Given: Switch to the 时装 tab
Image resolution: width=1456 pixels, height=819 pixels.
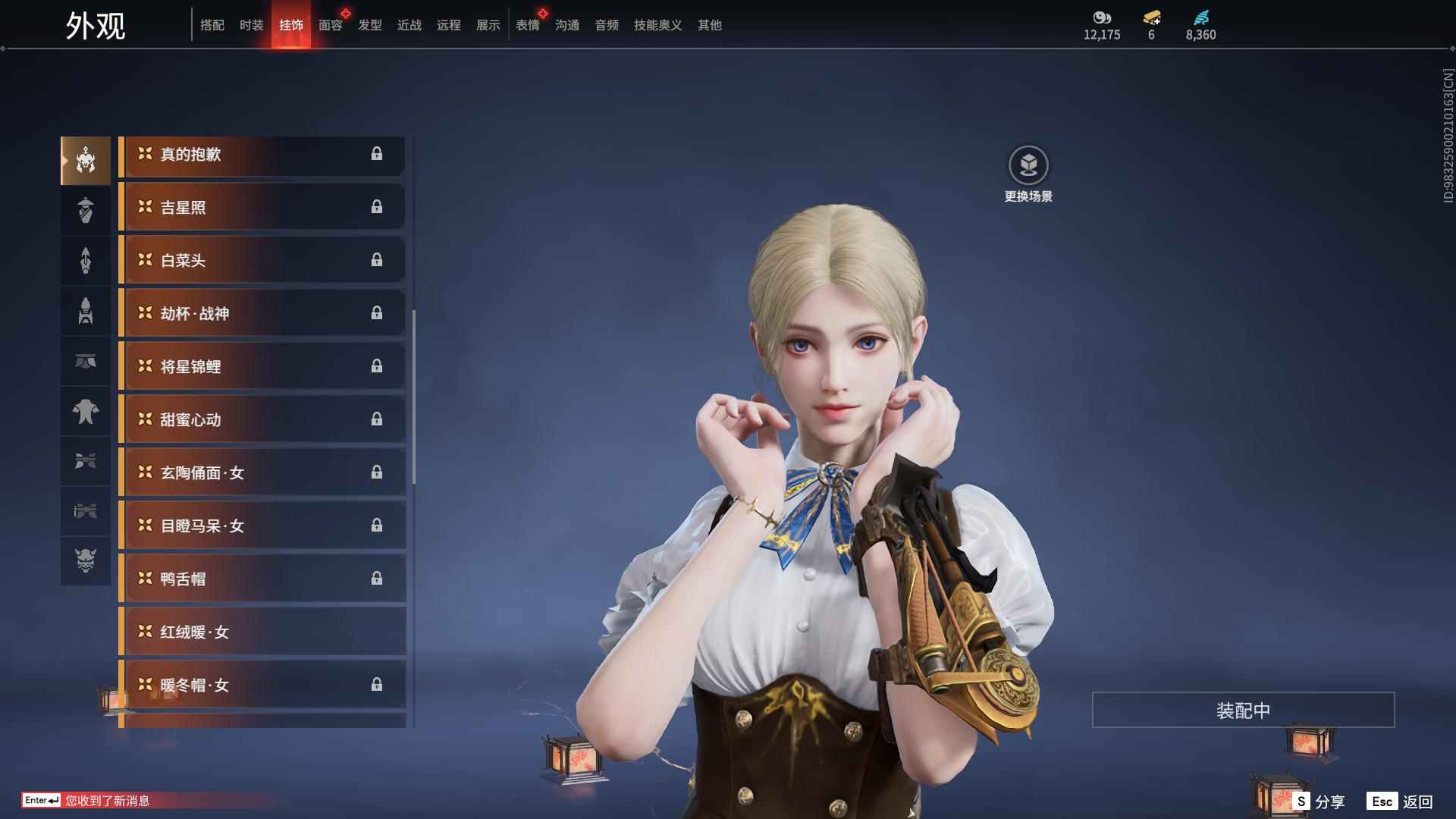Looking at the screenshot, I should click(x=251, y=25).
